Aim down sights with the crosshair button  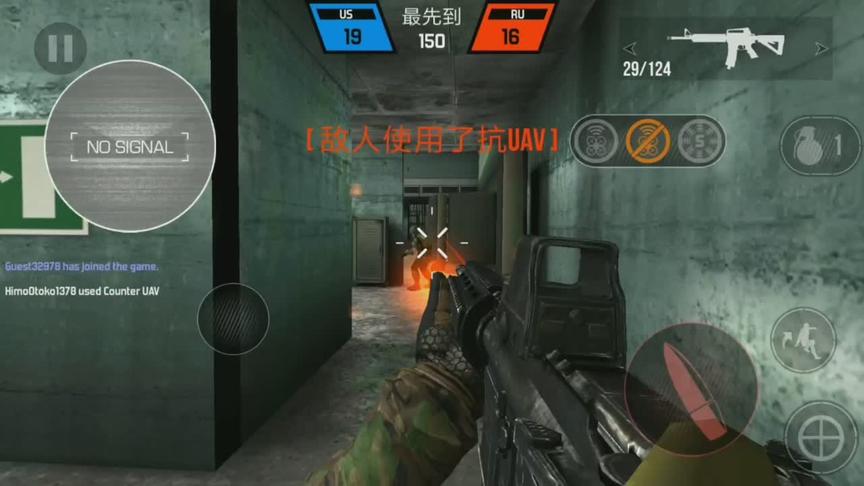(x=821, y=436)
